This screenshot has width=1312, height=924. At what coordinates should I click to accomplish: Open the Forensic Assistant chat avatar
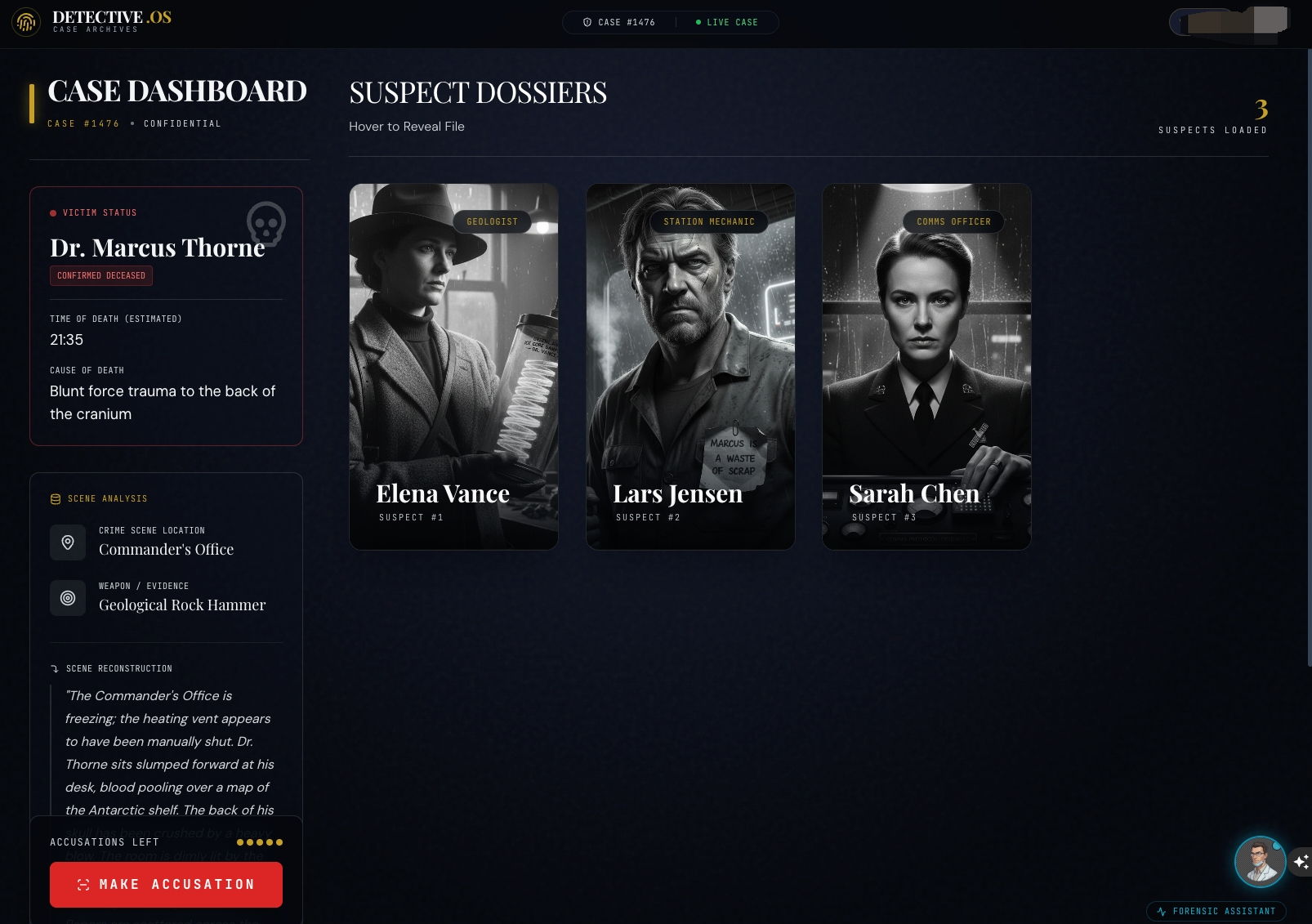1261,861
